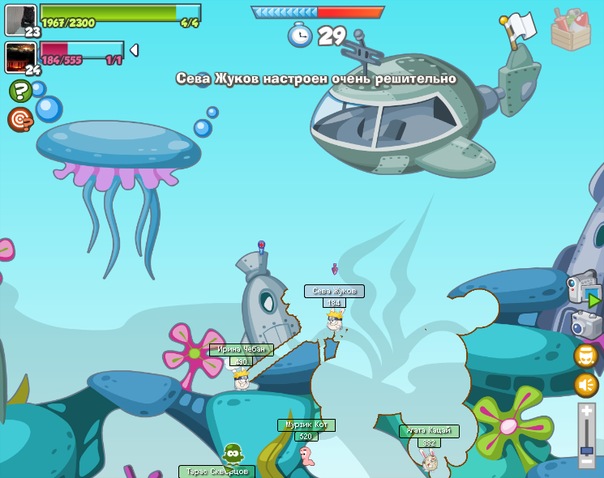Start video recording with the camcorder icon
This screenshot has width=604, height=478.
coord(583,290)
